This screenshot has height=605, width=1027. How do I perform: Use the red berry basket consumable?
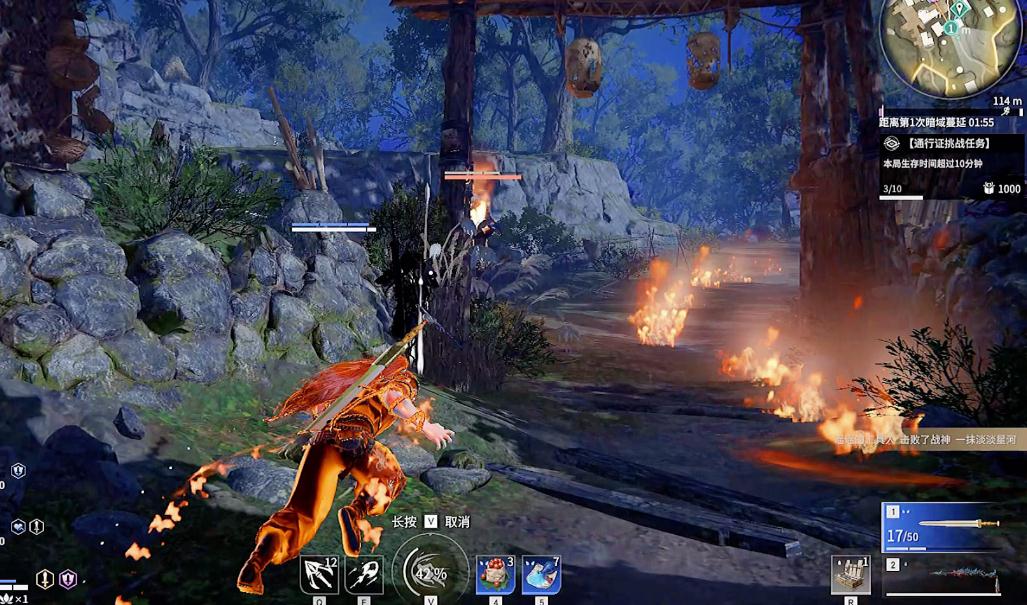click(495, 575)
